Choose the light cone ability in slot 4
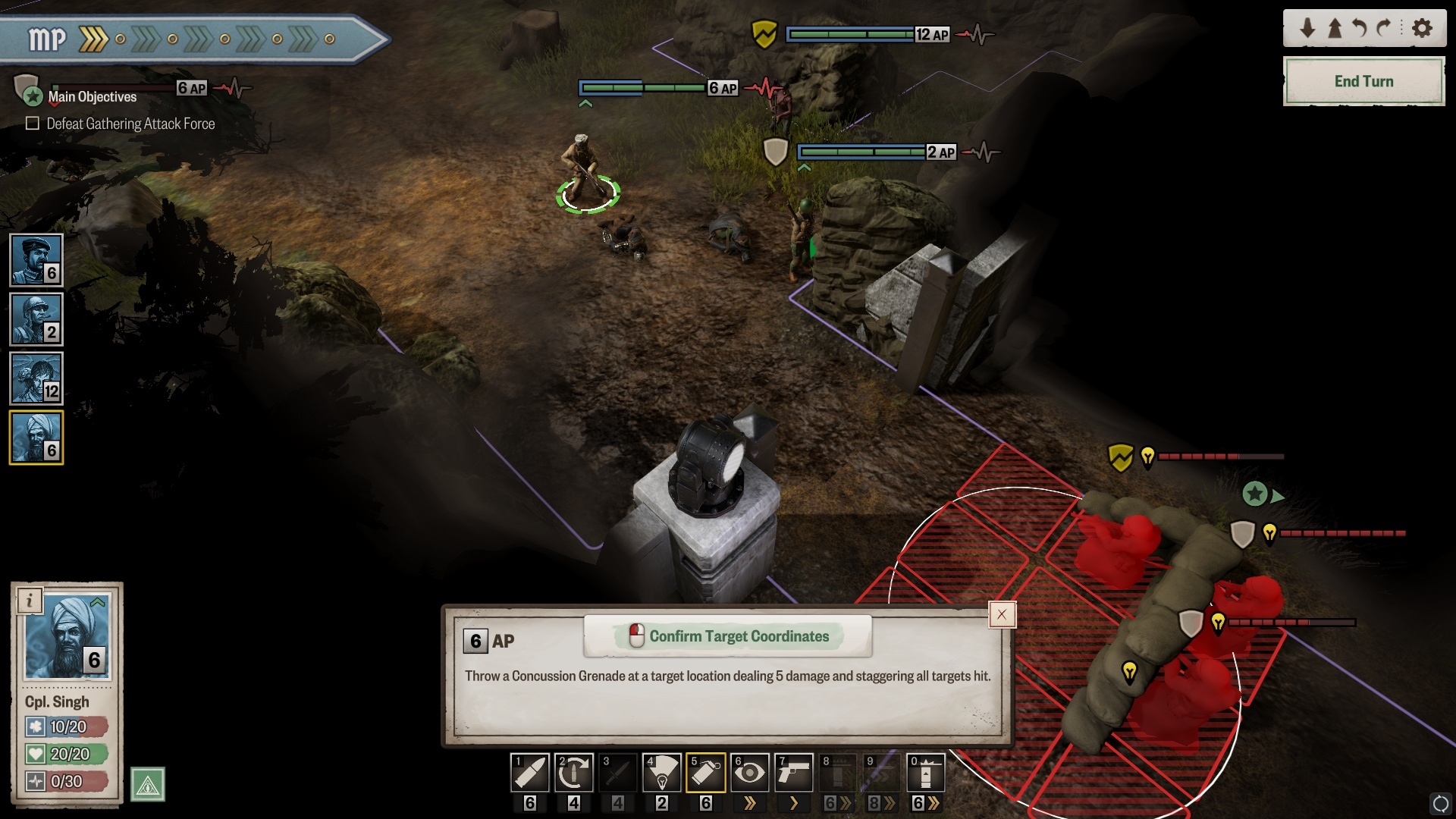Viewport: 1456px width, 819px height. 662,773
